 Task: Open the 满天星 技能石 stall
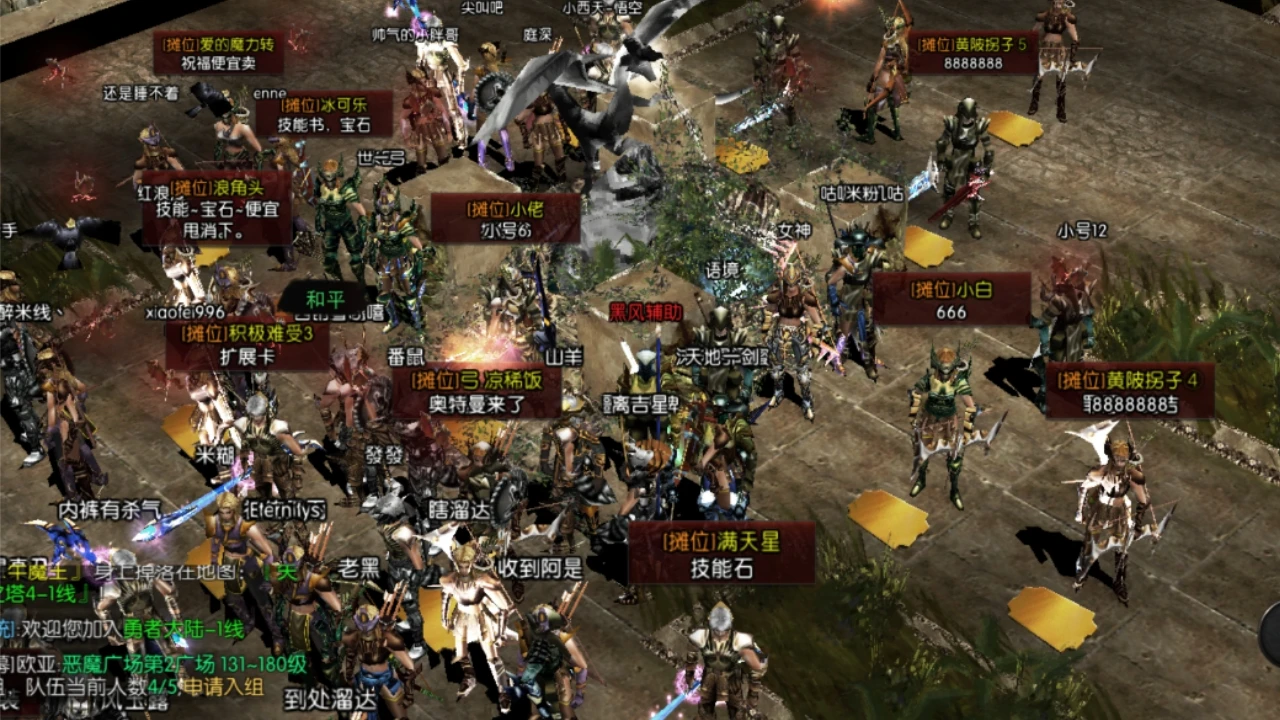tap(721, 553)
